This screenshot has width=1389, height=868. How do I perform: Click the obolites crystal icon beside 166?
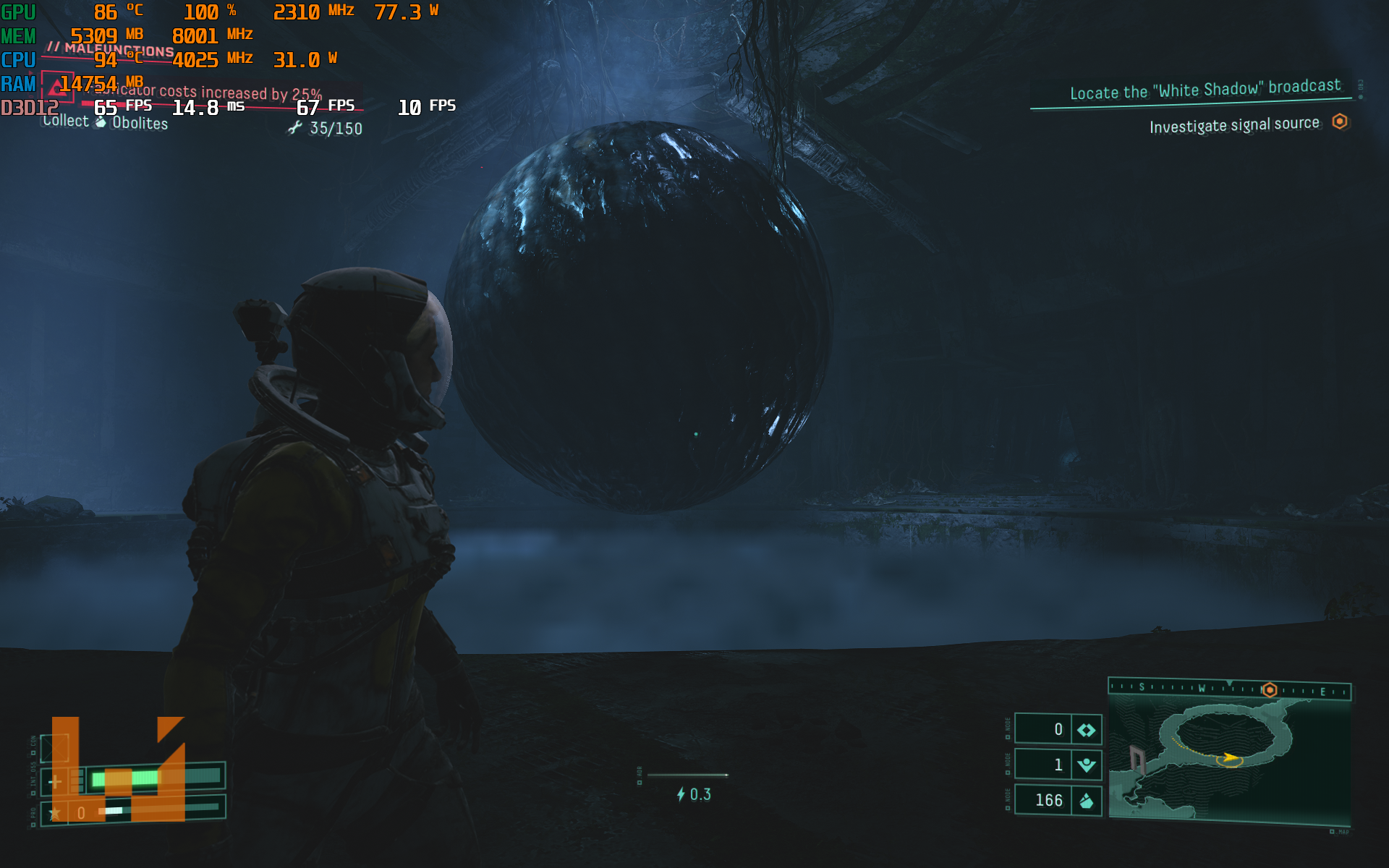coord(1087,801)
